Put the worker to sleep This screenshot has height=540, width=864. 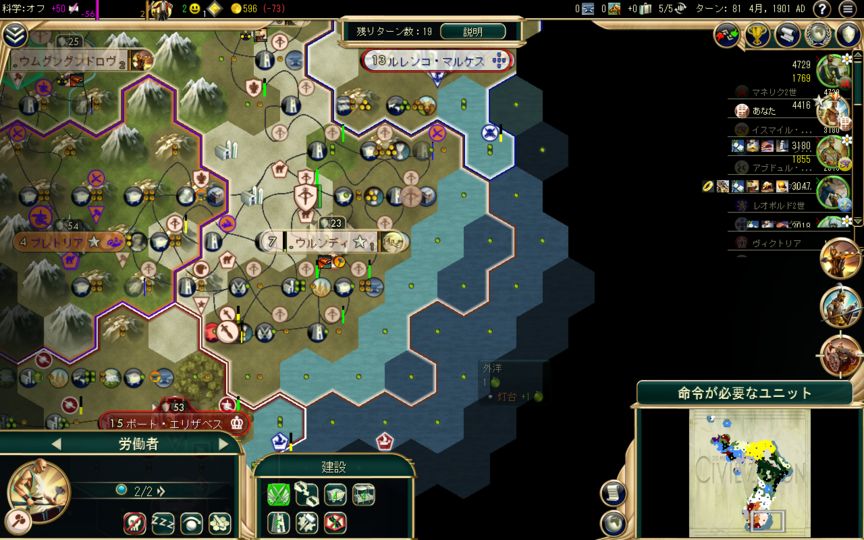pos(162,522)
